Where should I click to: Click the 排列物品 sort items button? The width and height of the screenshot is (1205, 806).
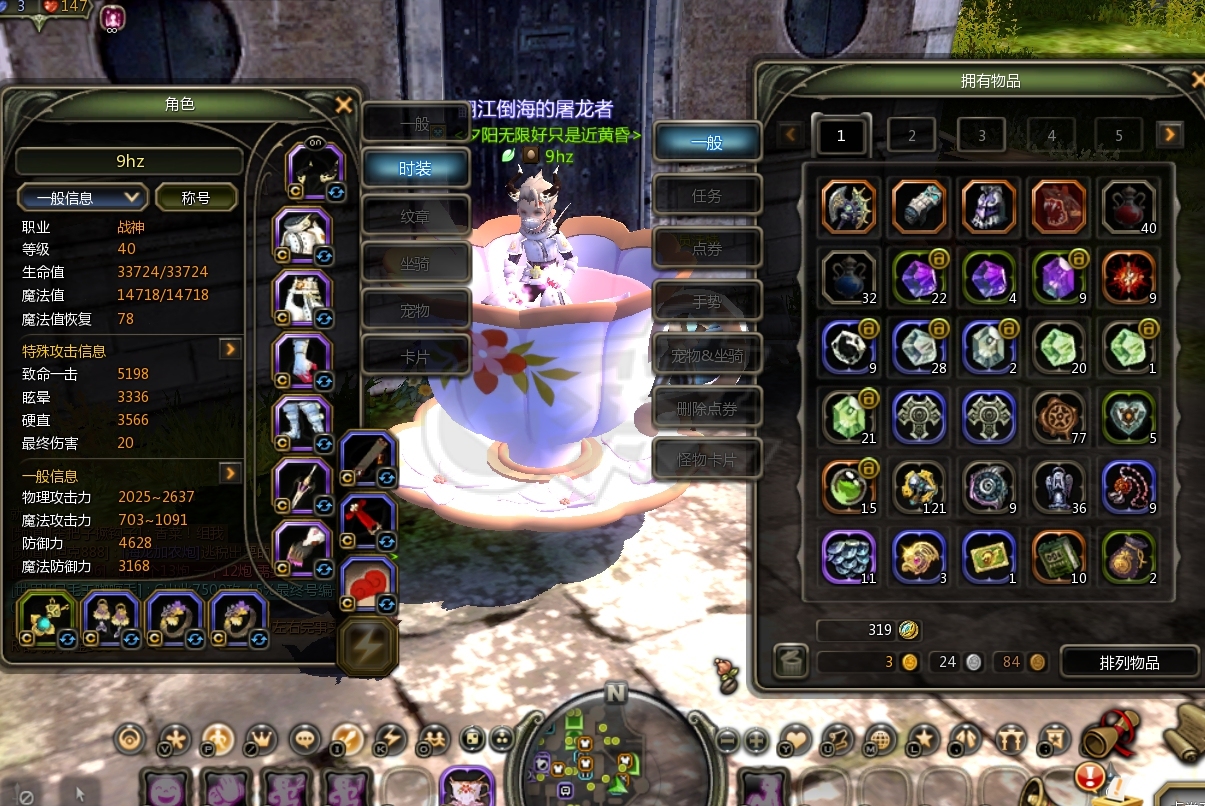[x=1129, y=662]
